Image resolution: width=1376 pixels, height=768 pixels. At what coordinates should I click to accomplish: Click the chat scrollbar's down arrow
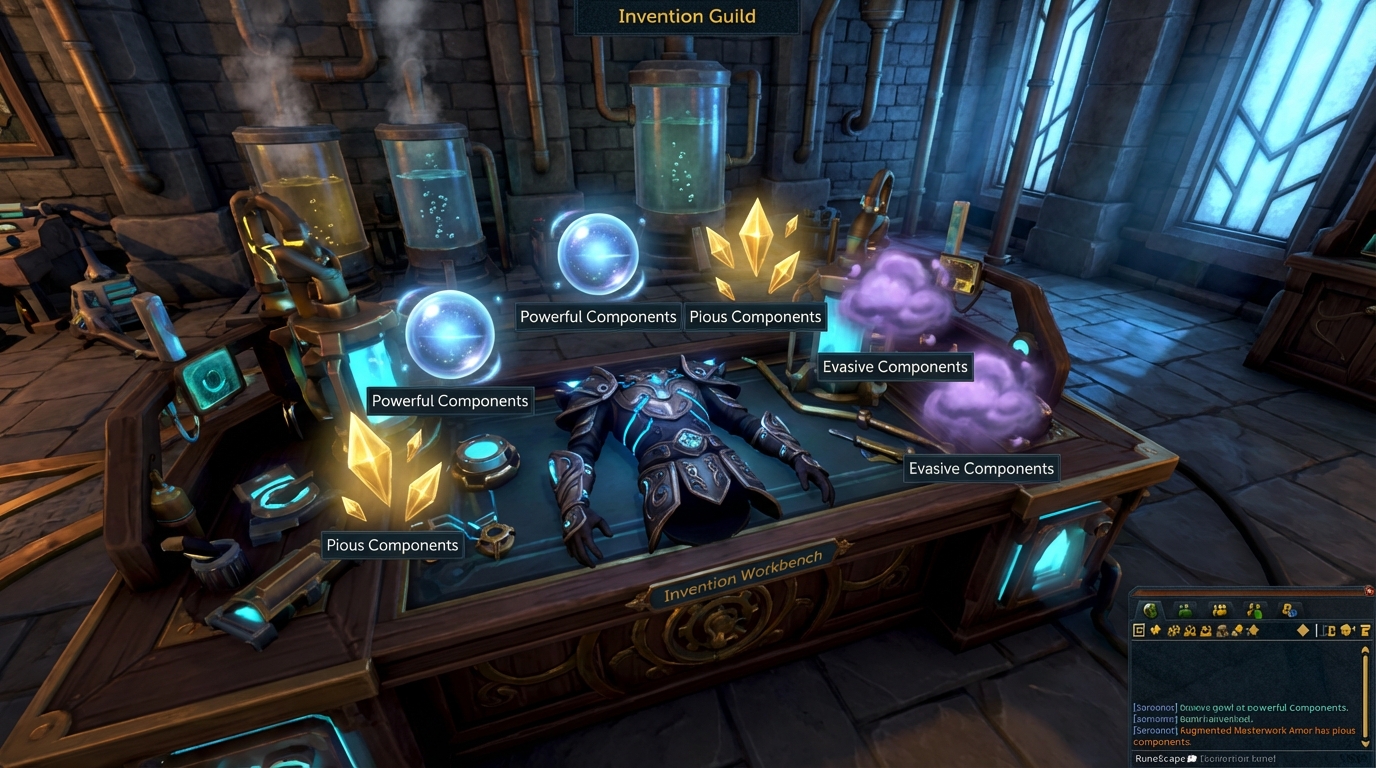coord(1365,742)
